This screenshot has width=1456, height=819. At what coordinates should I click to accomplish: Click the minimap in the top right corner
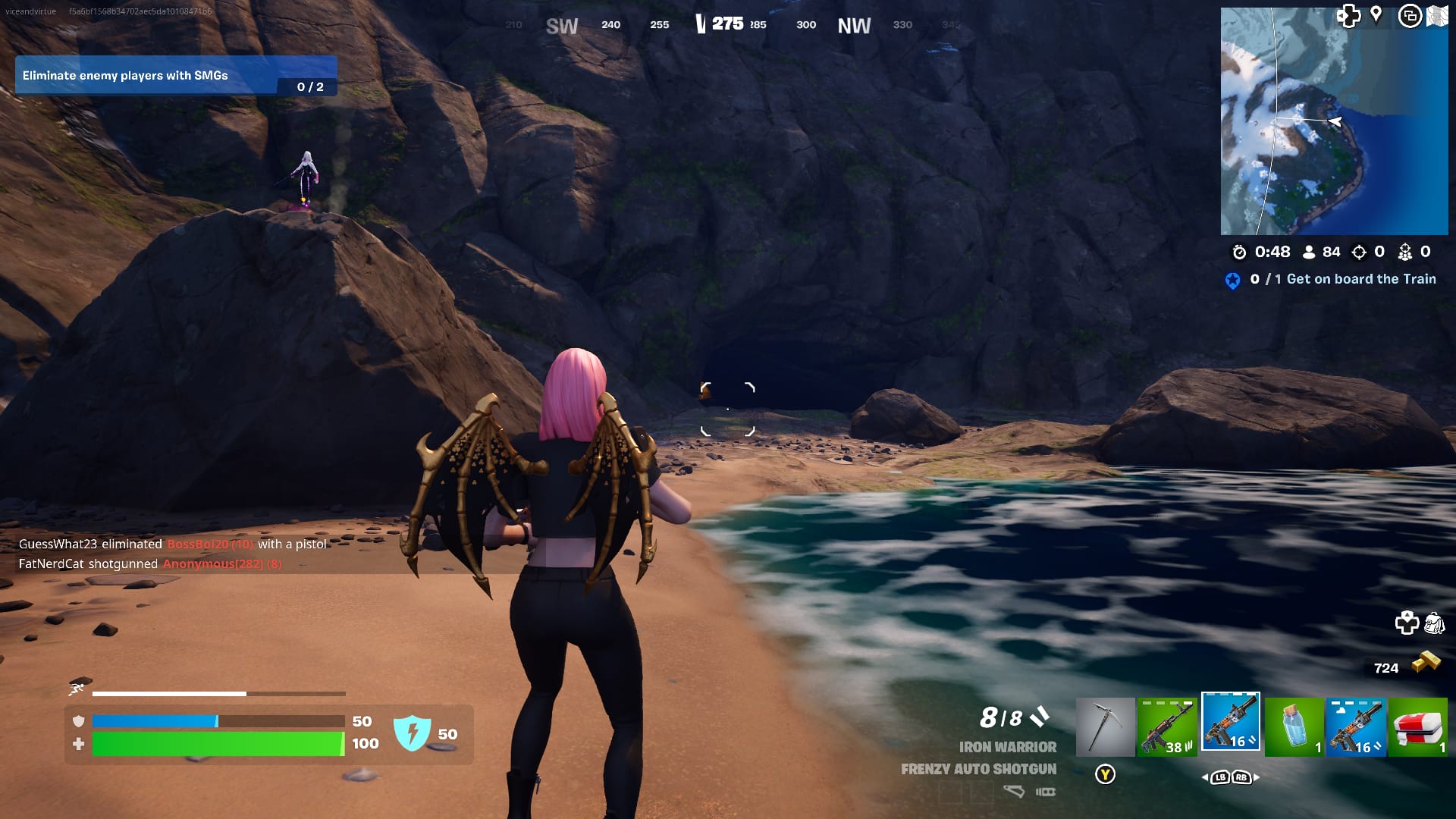click(1335, 121)
